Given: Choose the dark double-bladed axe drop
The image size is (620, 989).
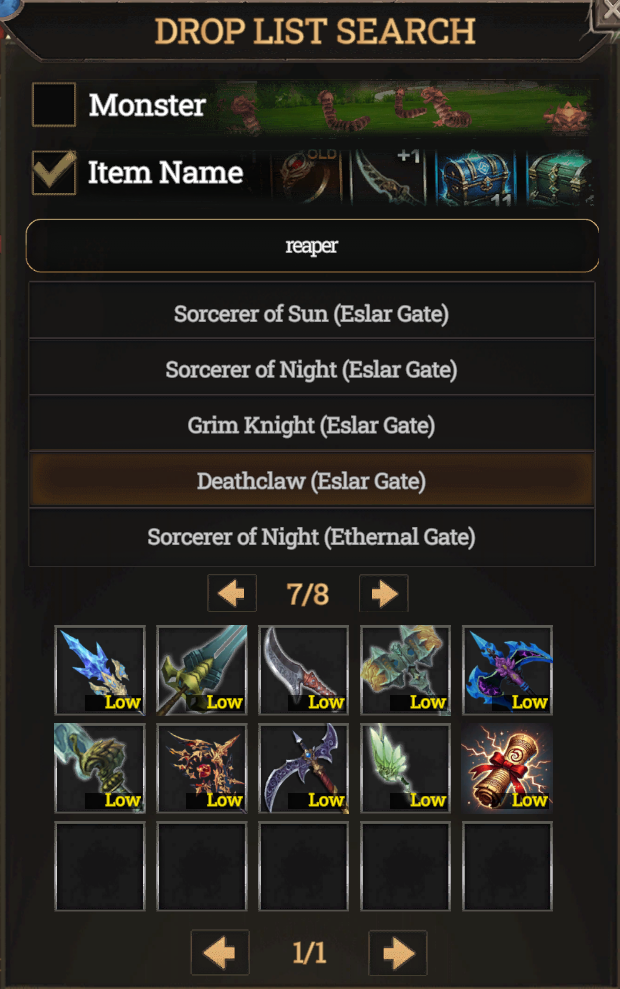Looking at the screenshot, I should pyautogui.click(x=304, y=768).
